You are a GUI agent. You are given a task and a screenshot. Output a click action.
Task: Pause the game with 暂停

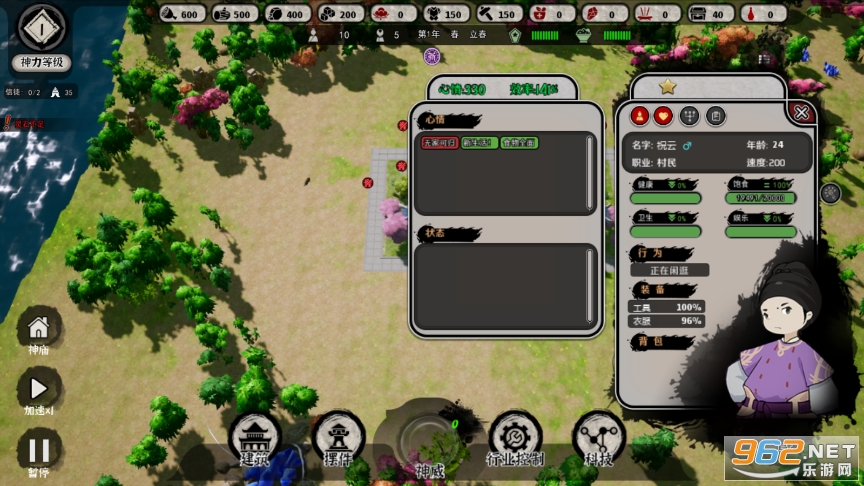(x=39, y=450)
